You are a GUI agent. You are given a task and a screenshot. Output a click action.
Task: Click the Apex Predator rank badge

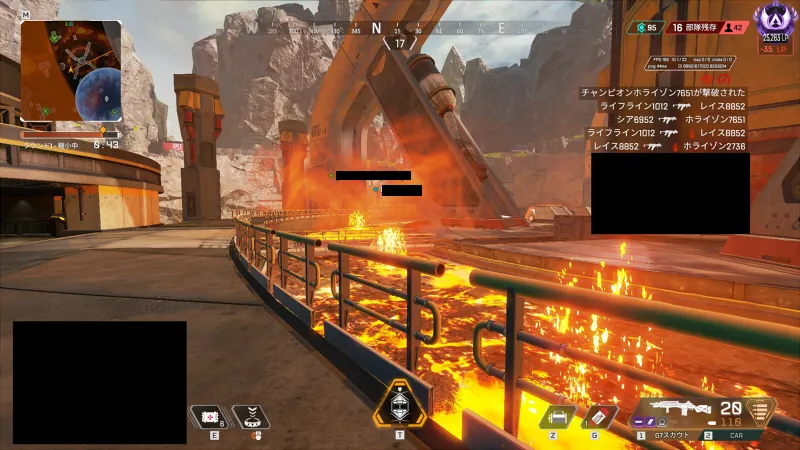click(x=774, y=18)
